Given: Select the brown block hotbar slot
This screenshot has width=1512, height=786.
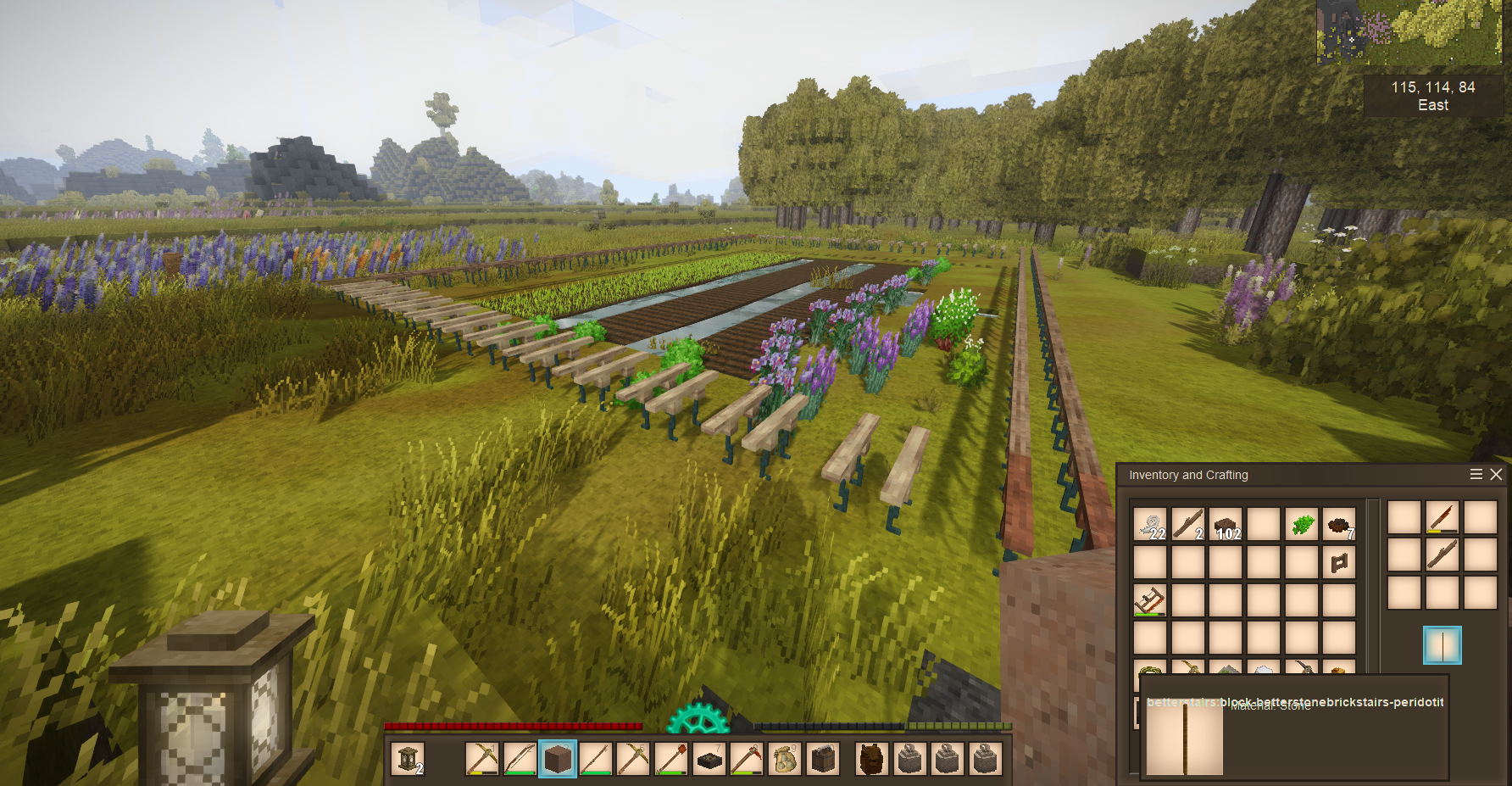Looking at the screenshot, I should (558, 759).
